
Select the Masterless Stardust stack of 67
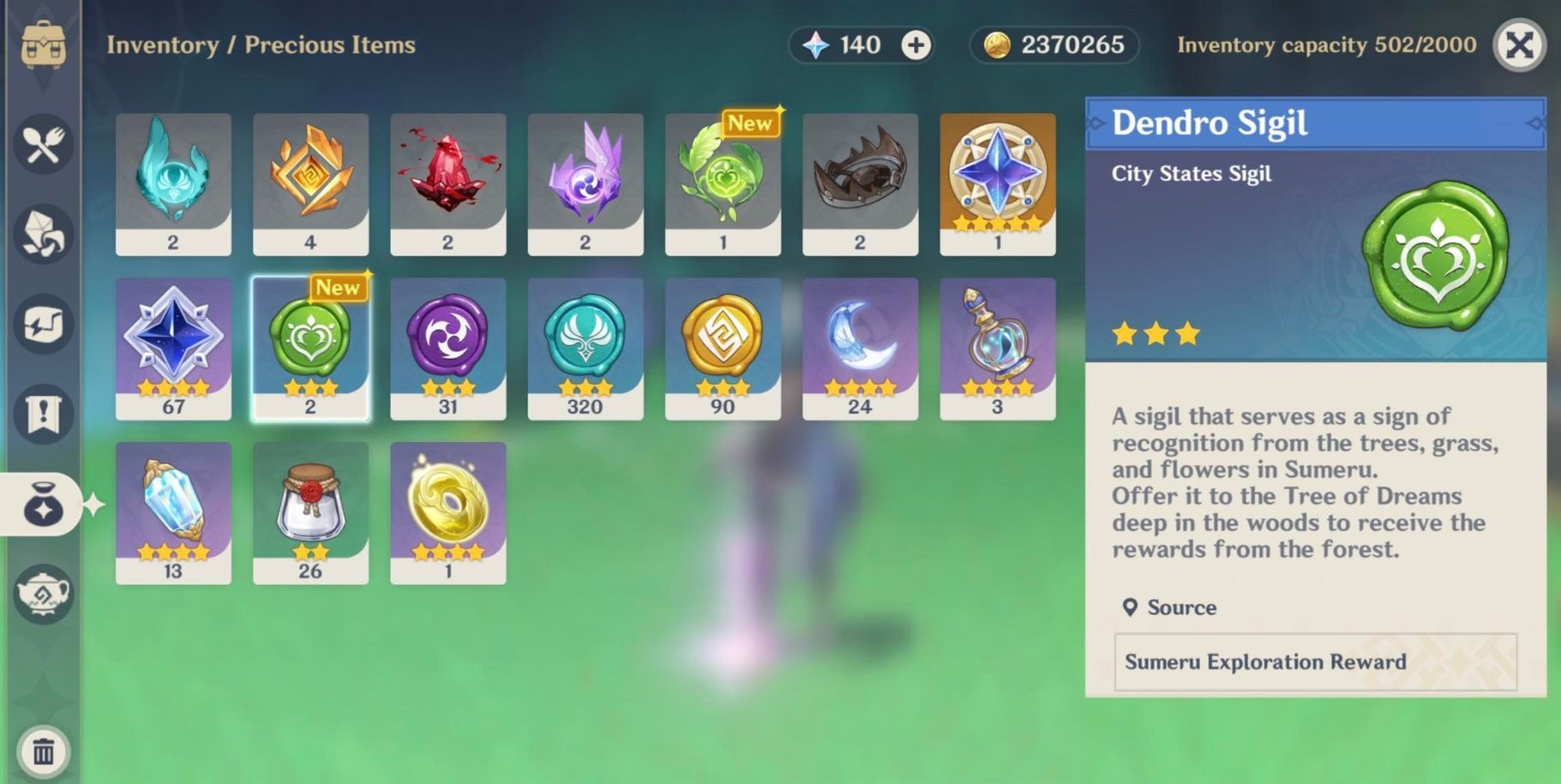pyautogui.click(x=173, y=348)
